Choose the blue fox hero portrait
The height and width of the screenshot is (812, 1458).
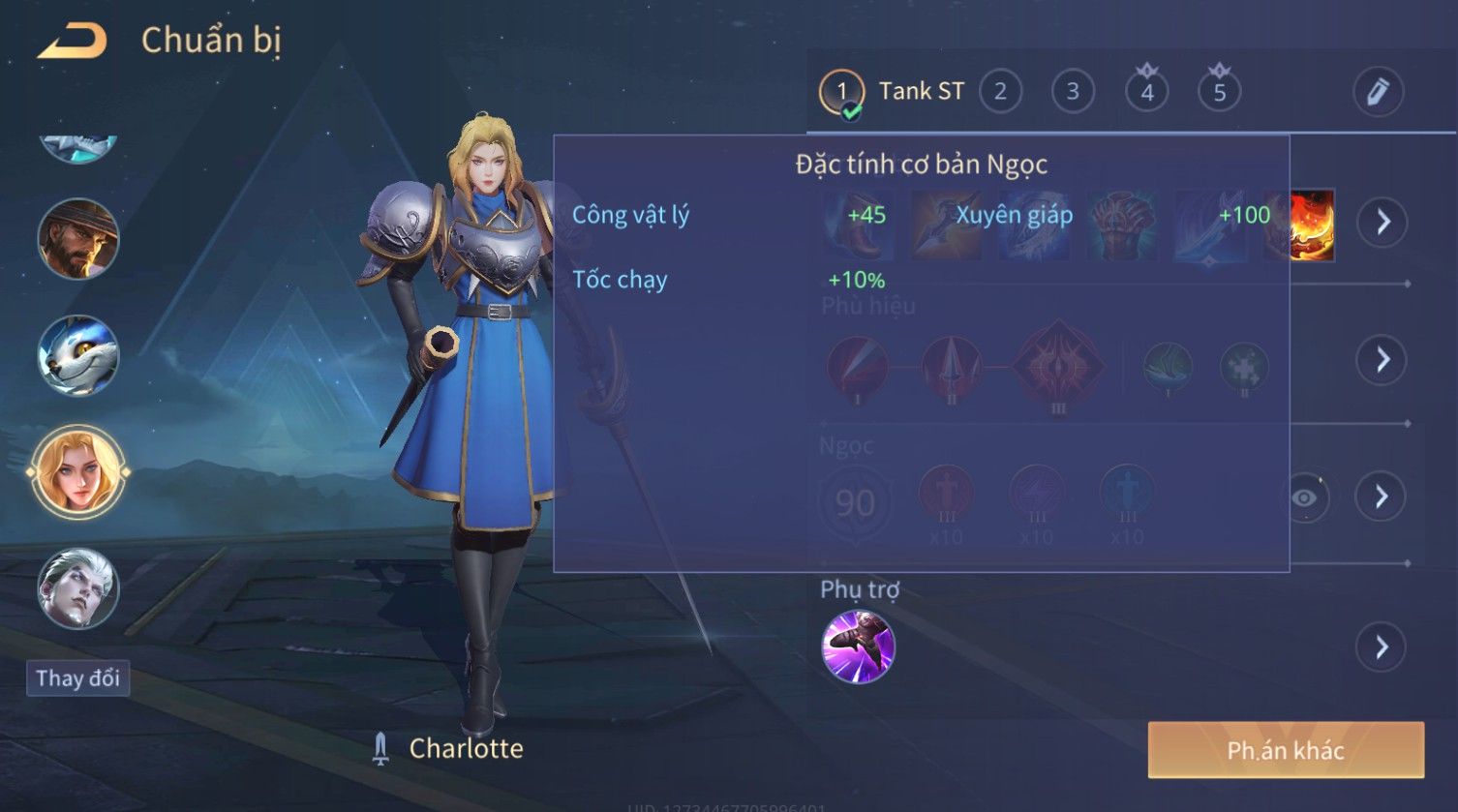pyautogui.click(x=78, y=355)
